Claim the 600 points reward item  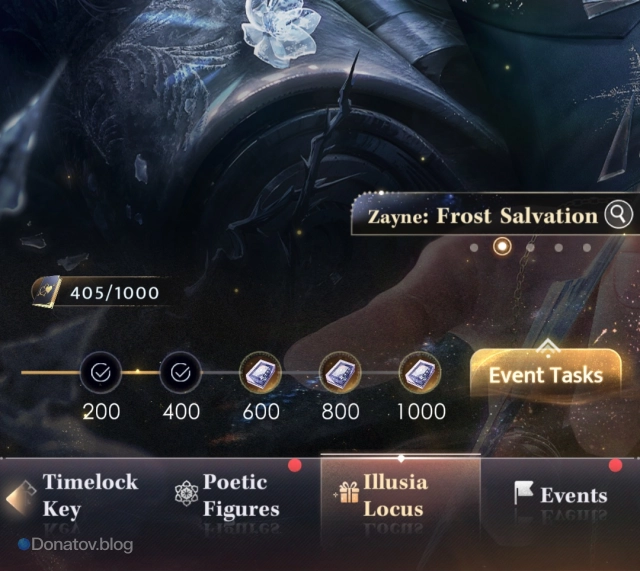tap(260, 373)
